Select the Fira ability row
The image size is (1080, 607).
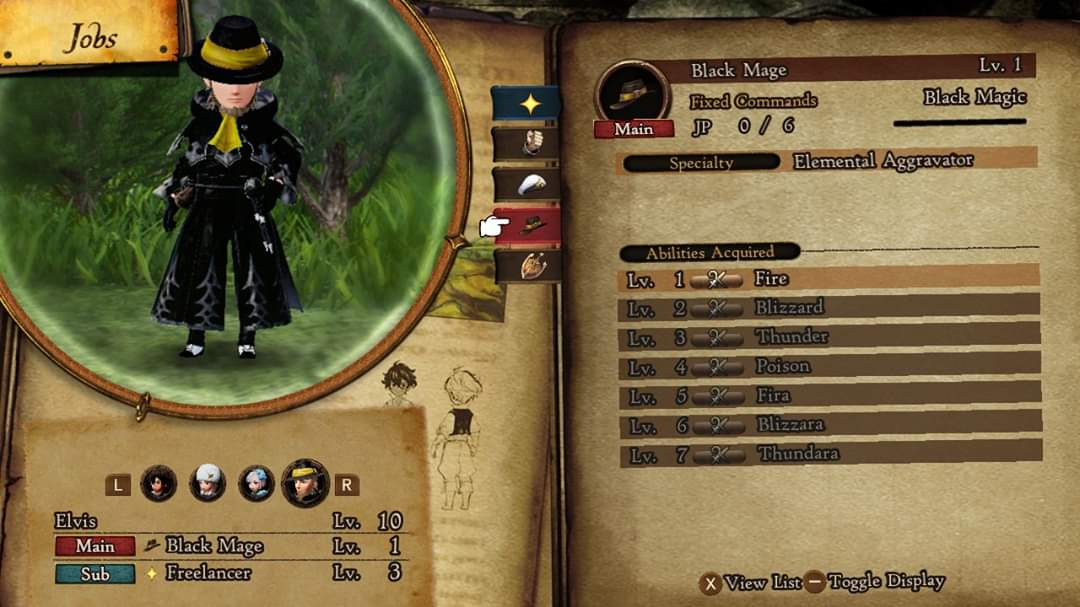coord(828,395)
